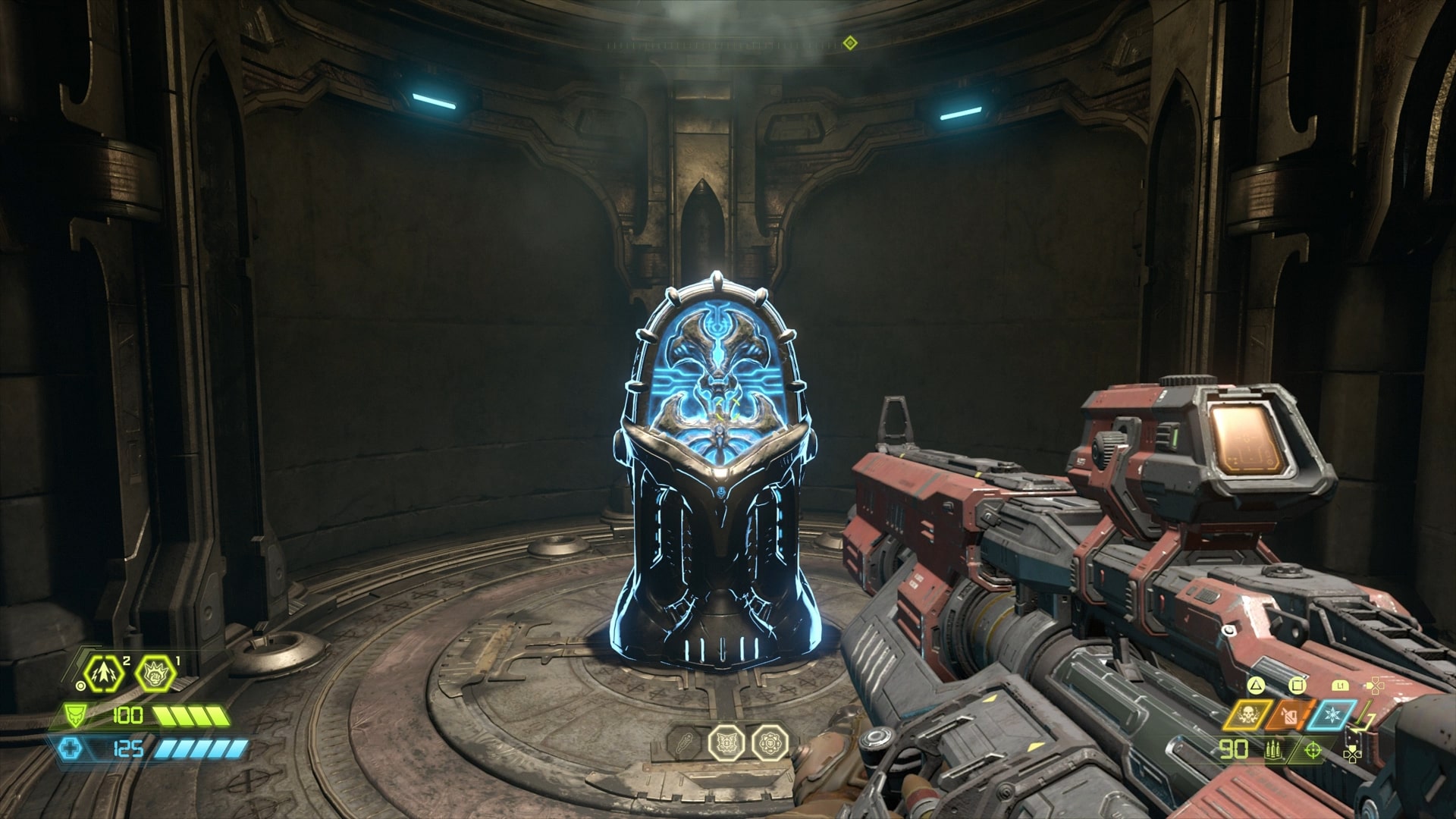Select the blue ice bomb snowflake diamond
This screenshot has height=819, width=1456.
coord(1332,715)
